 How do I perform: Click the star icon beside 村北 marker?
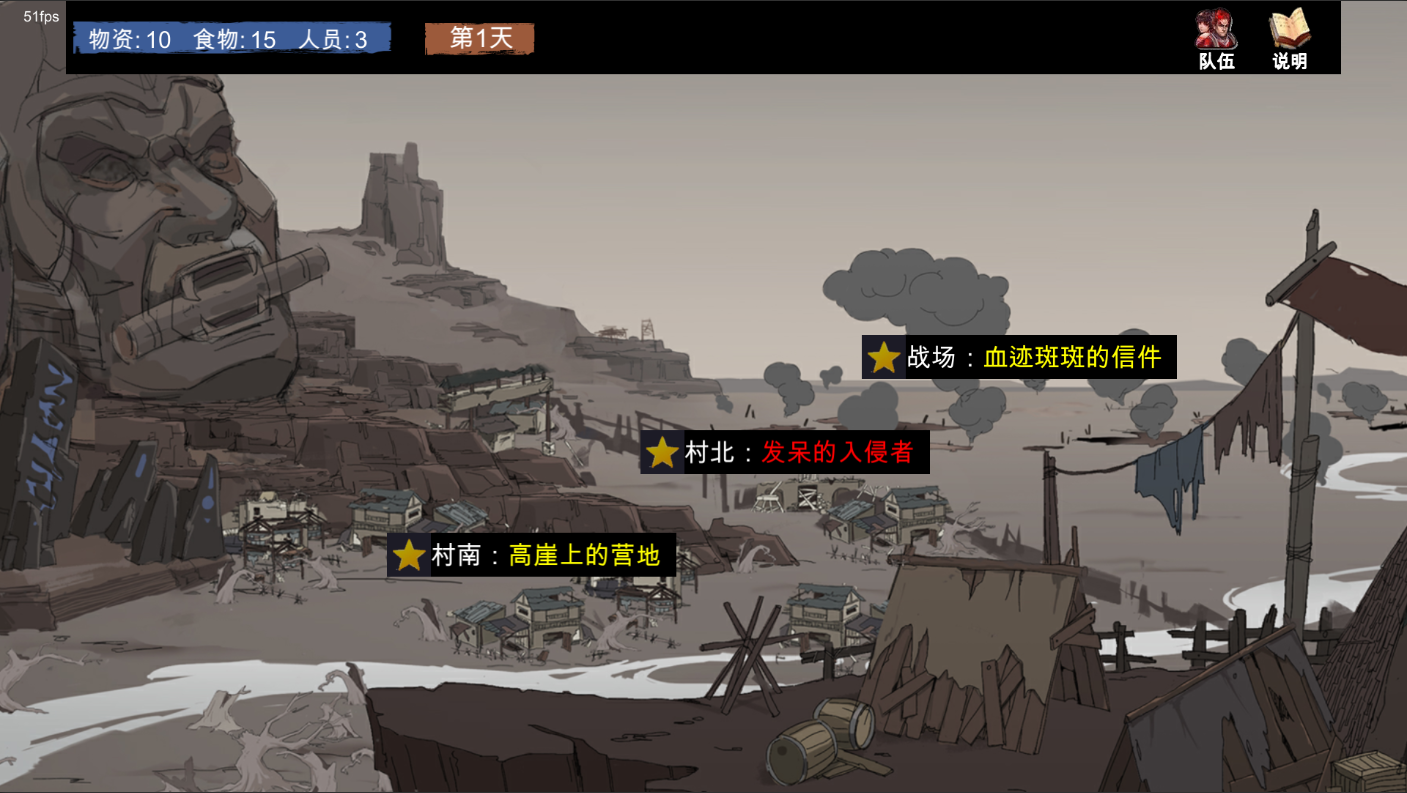click(x=659, y=453)
